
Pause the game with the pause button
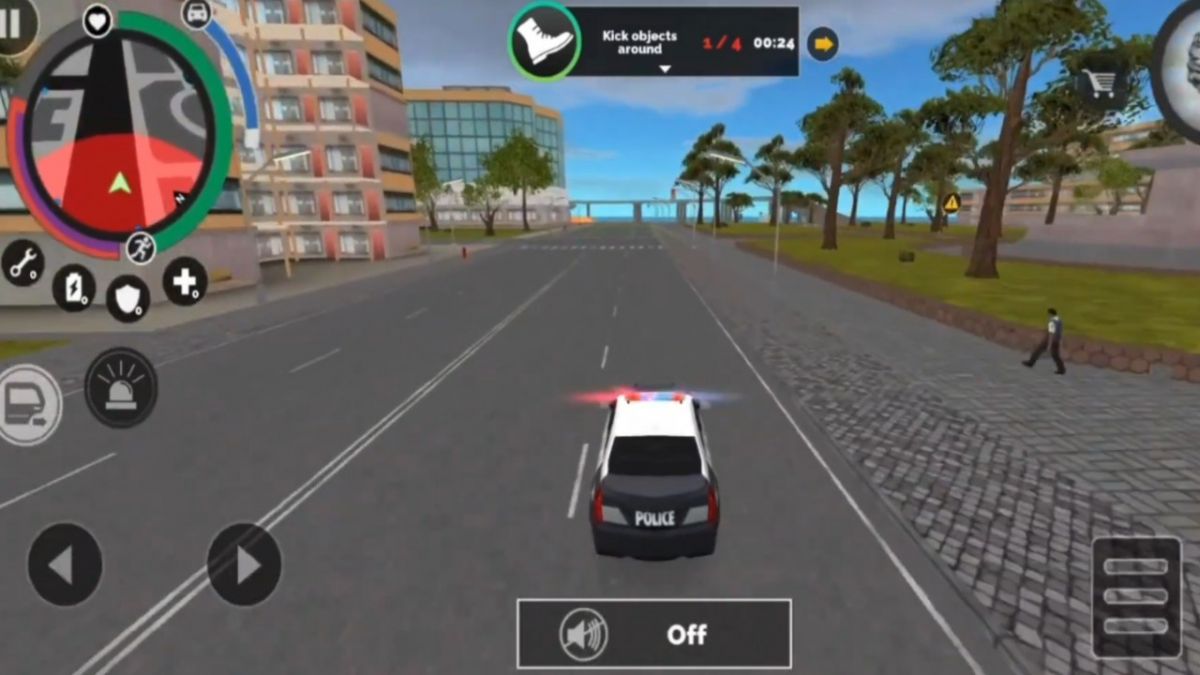[x=14, y=24]
